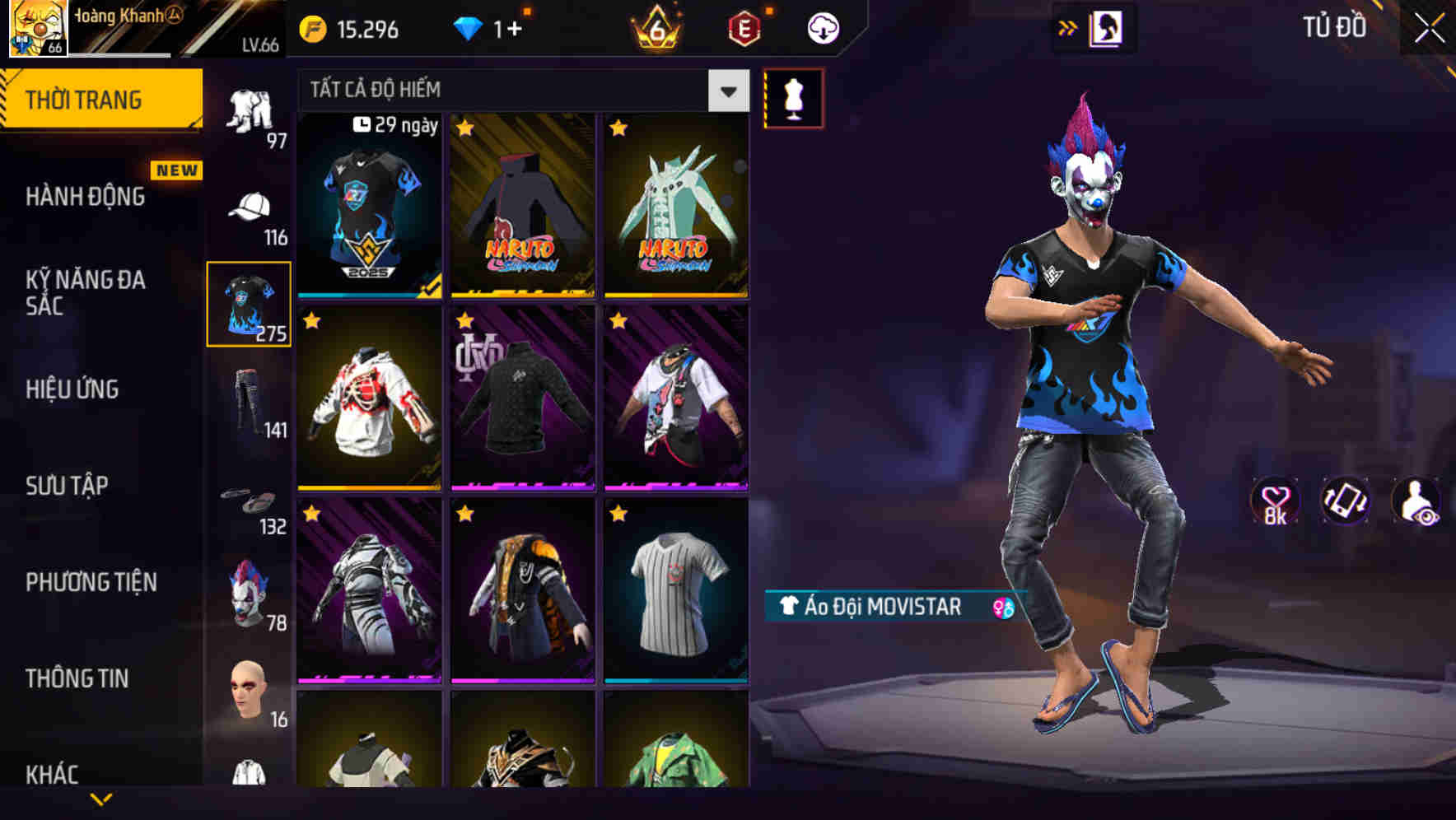This screenshot has height=820, width=1456.
Task: Open the cap category with 116 items
Action: (250, 207)
